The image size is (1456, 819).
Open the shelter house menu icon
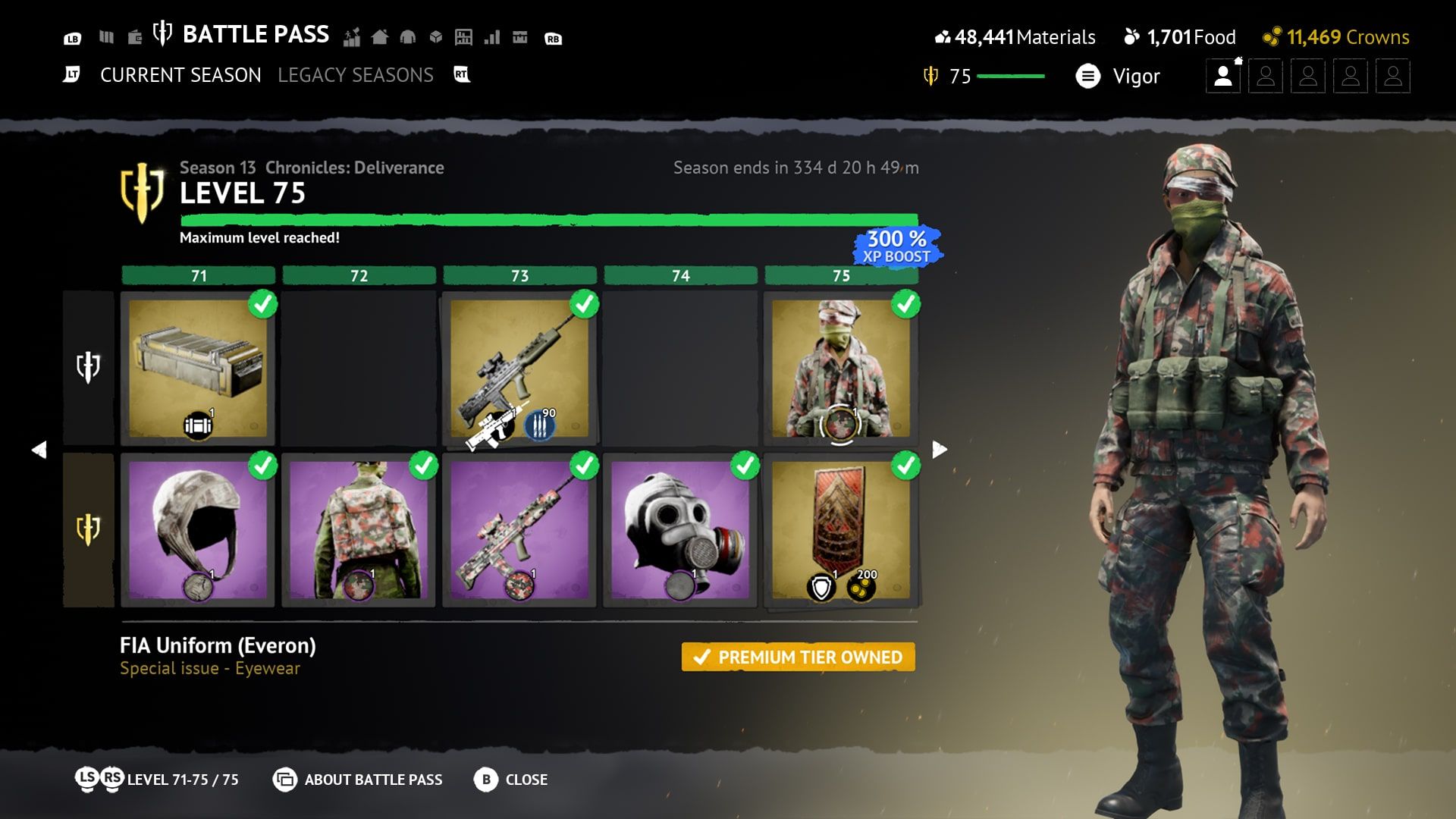(380, 37)
